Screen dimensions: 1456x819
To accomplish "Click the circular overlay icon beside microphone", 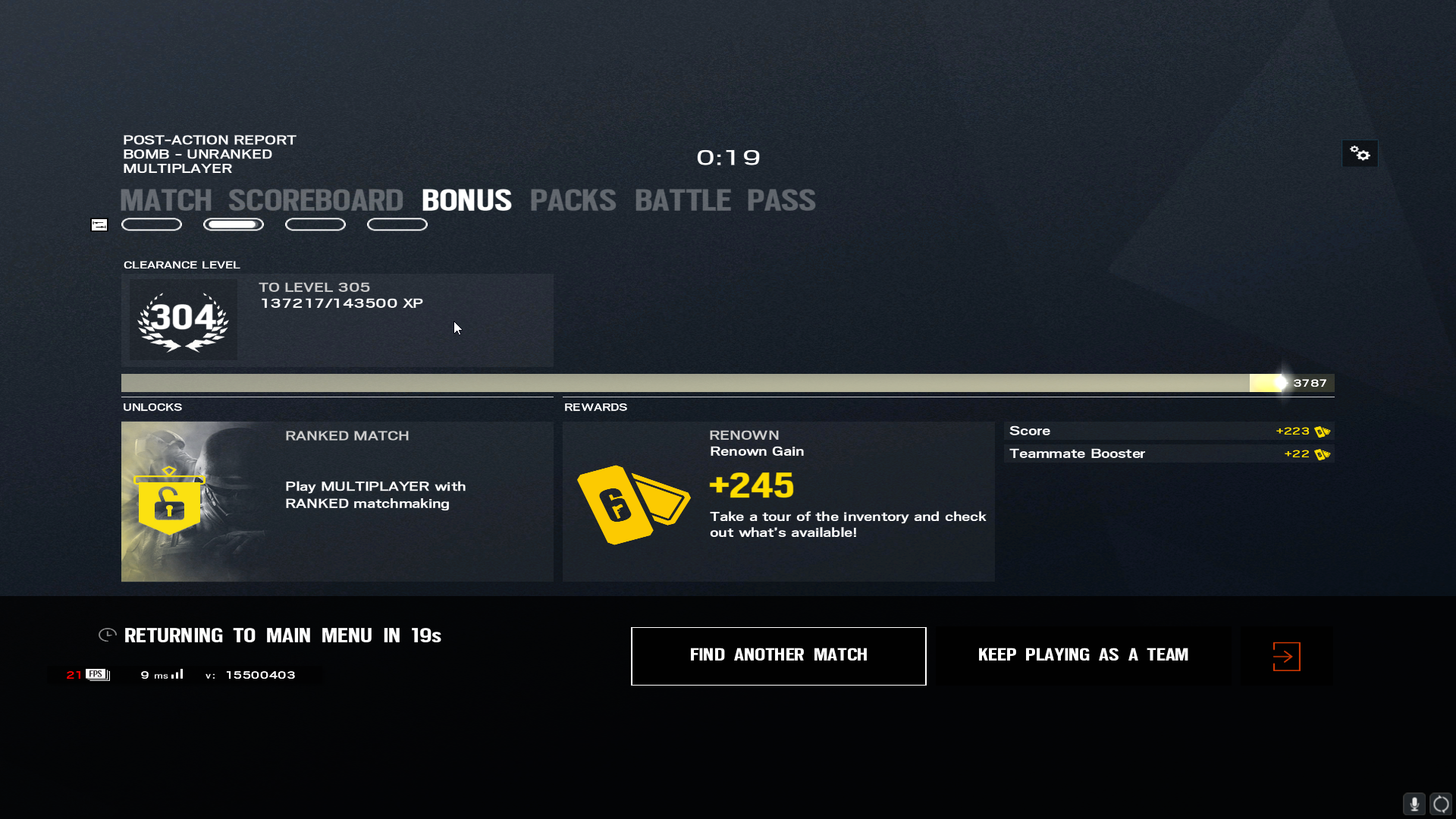I will pos(1441,803).
